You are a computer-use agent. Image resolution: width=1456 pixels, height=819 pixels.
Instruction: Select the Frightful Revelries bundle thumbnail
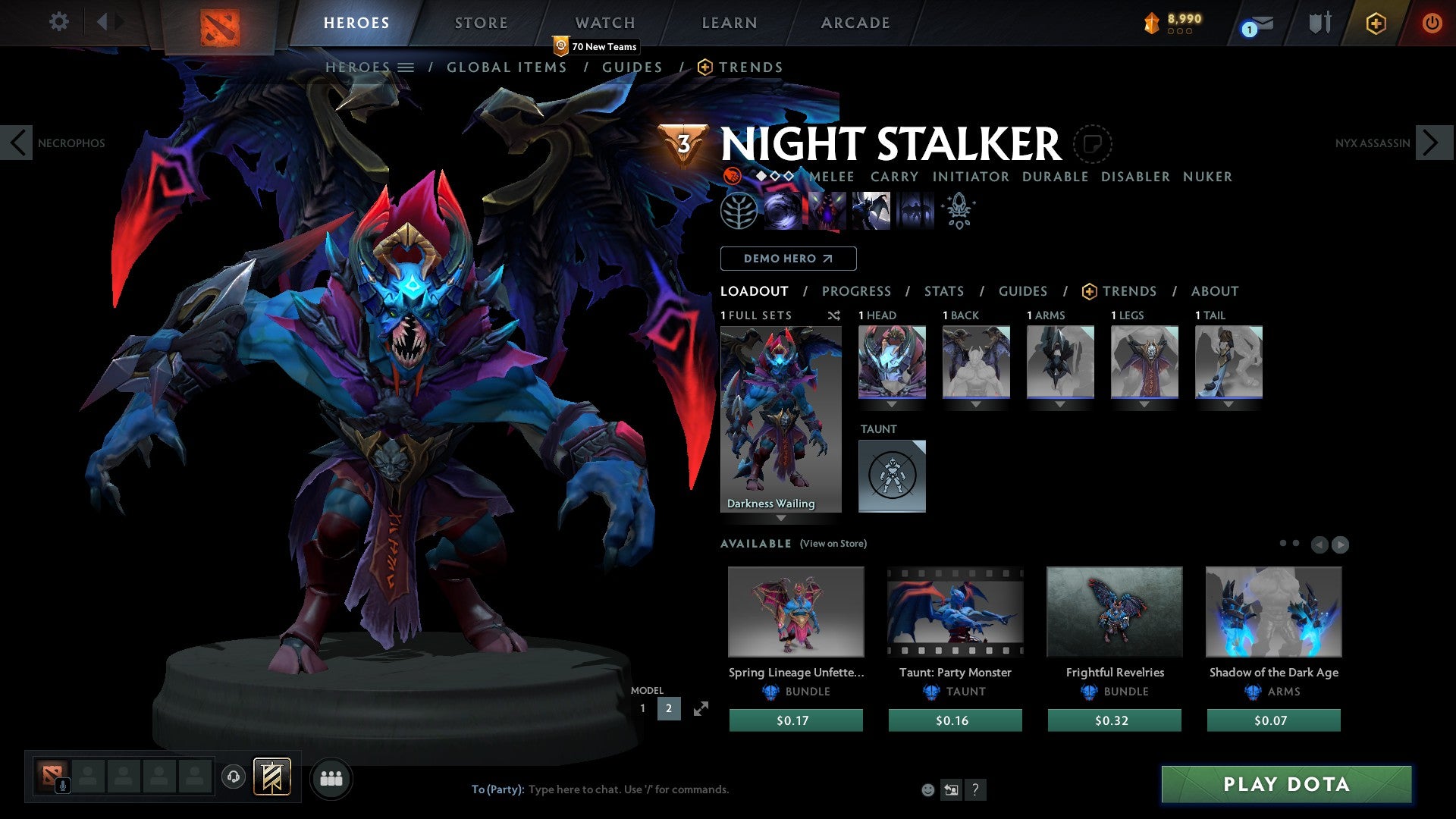coord(1114,612)
